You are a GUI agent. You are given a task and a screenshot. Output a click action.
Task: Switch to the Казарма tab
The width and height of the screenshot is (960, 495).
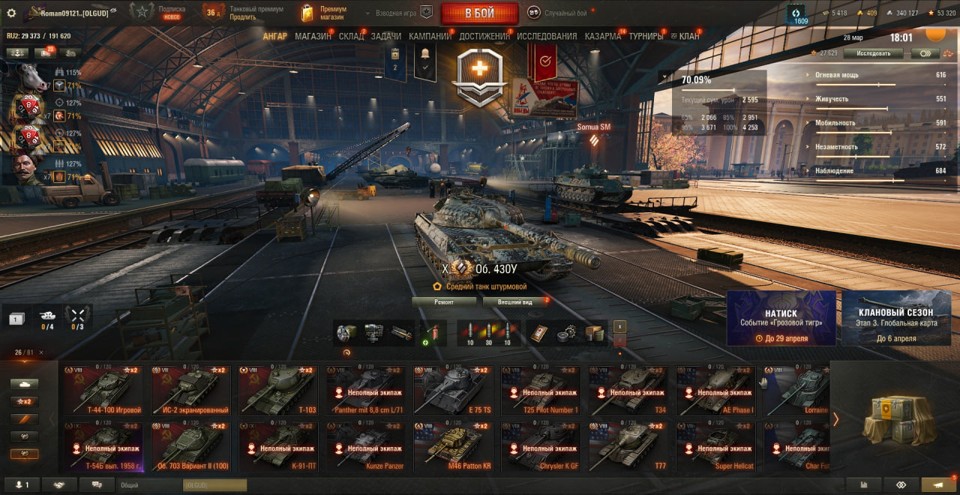pos(603,36)
